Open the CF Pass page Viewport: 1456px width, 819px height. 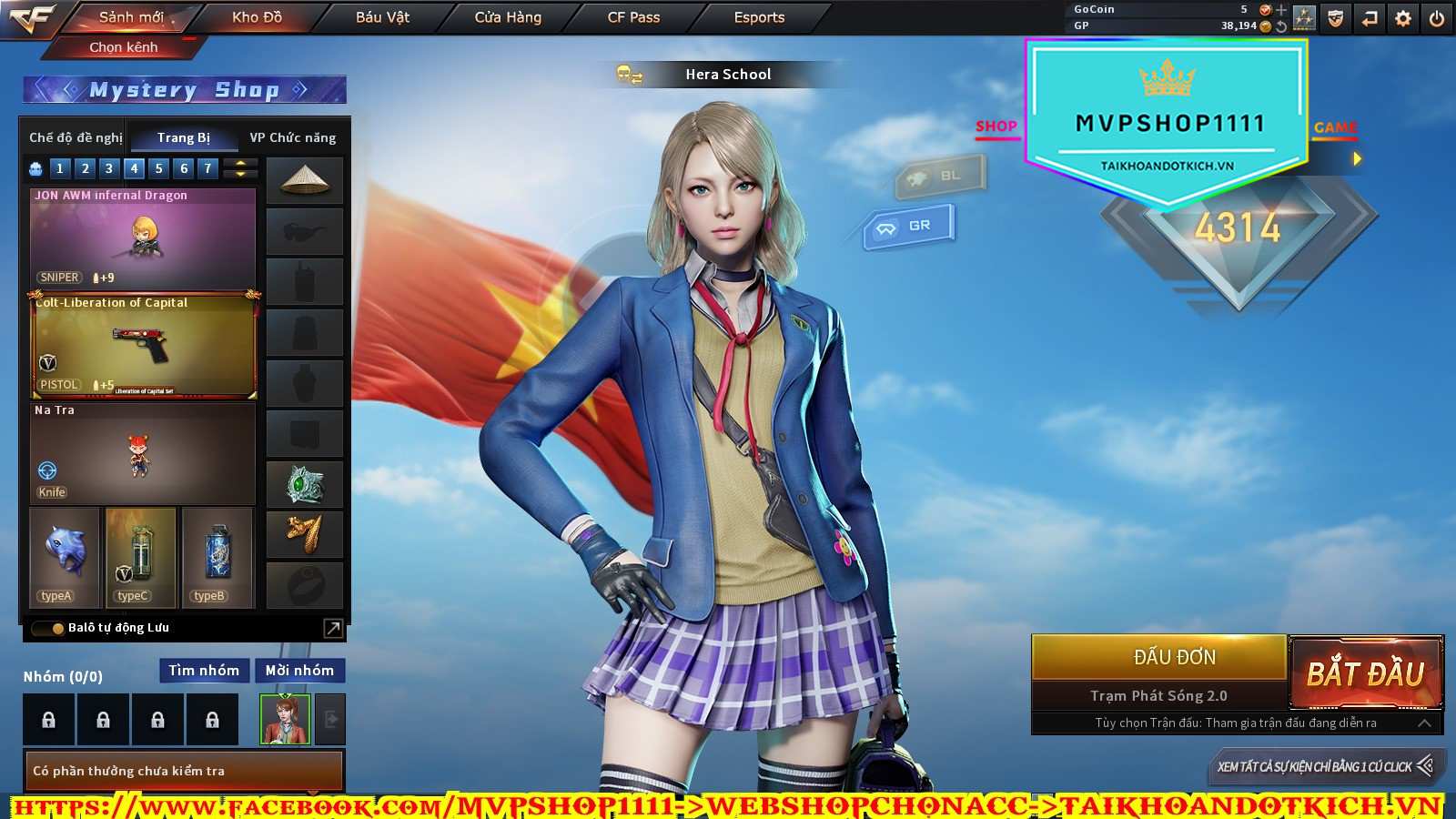pyautogui.click(x=633, y=17)
